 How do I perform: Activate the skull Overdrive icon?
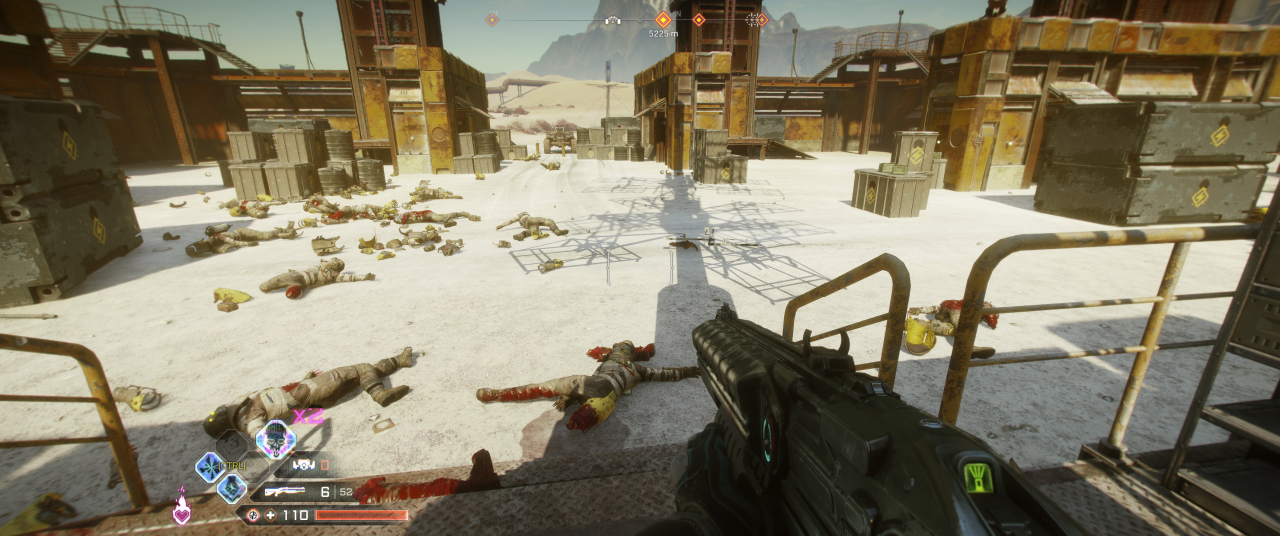275,439
